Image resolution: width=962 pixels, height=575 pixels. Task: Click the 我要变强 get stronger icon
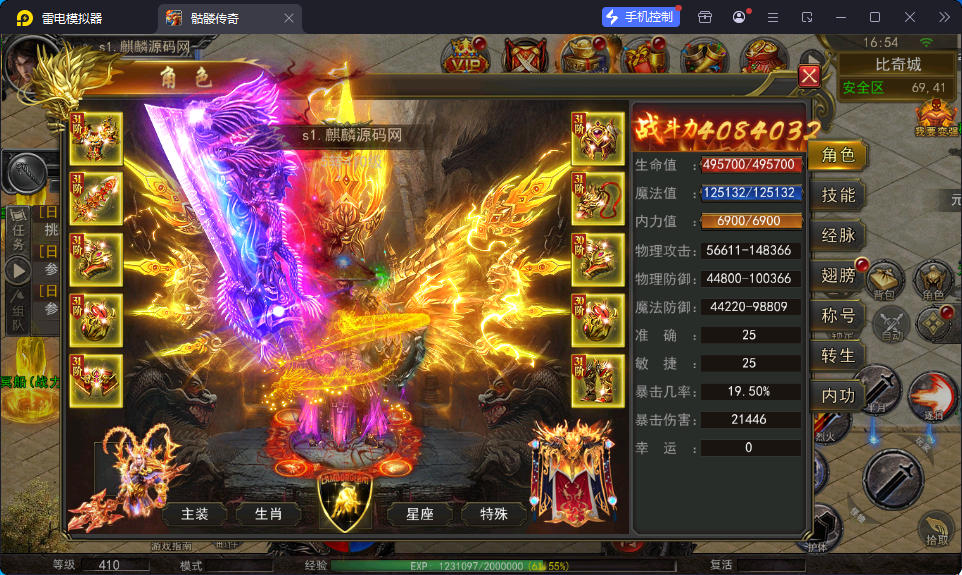(935, 118)
